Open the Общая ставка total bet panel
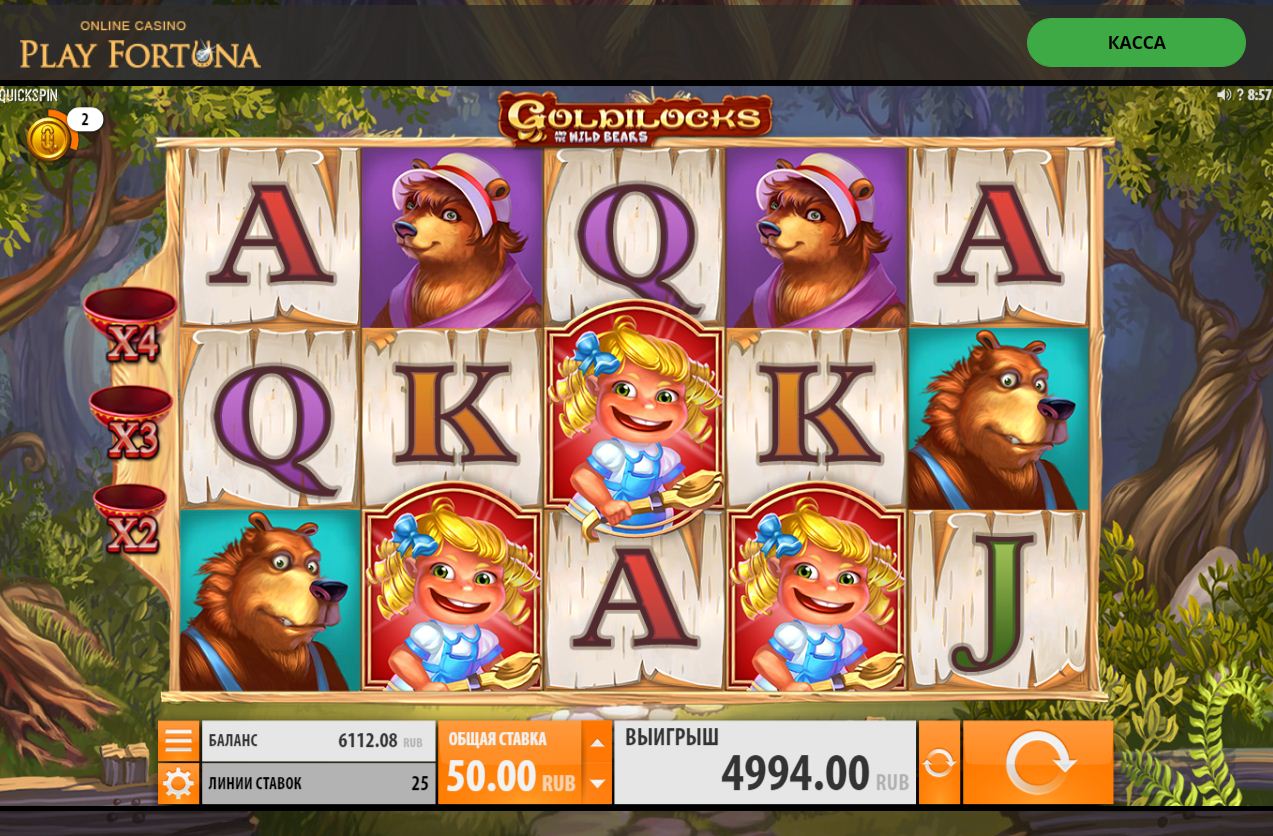 point(510,763)
